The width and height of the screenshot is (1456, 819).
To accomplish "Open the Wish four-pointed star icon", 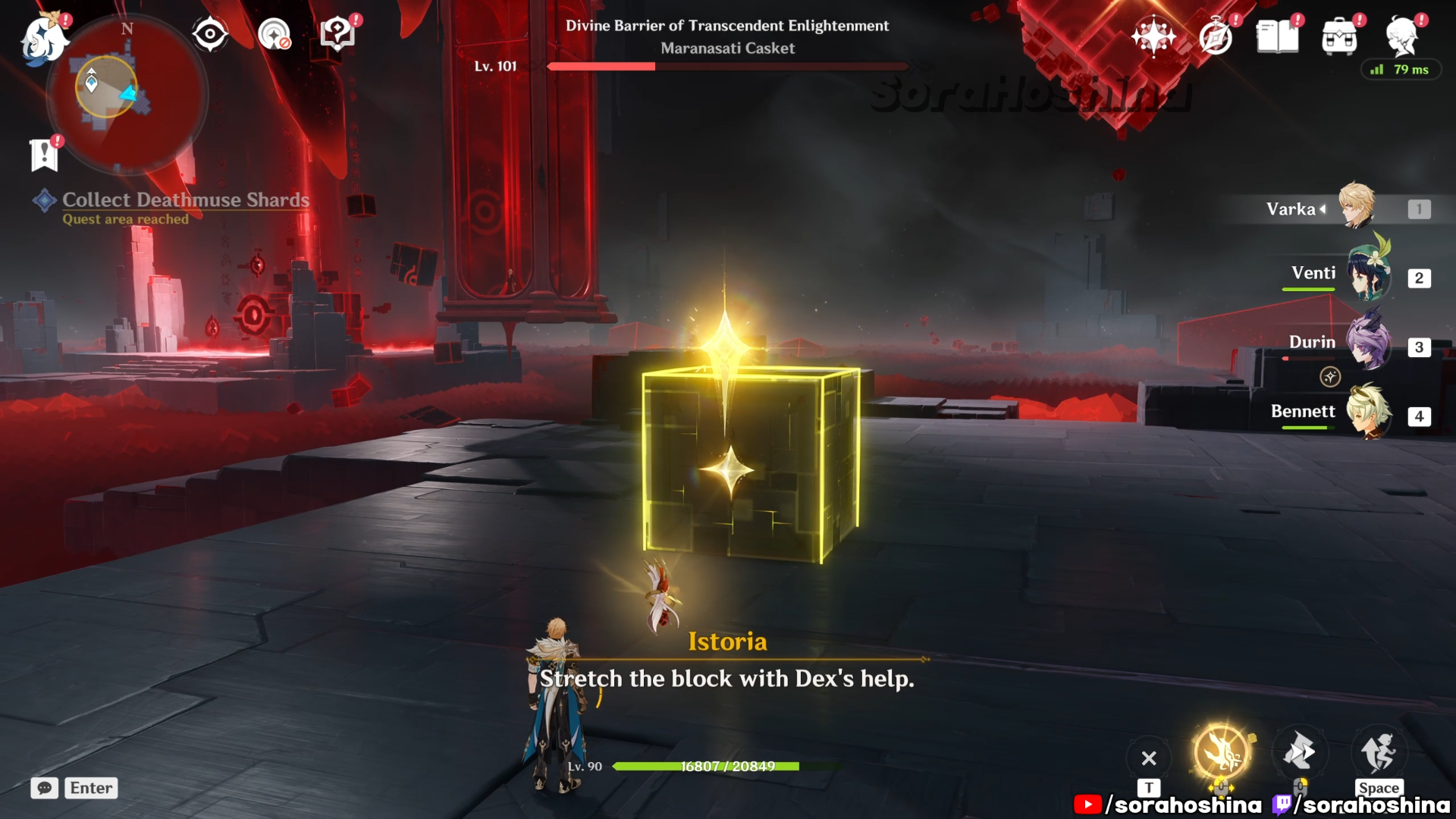I will pos(1153,36).
